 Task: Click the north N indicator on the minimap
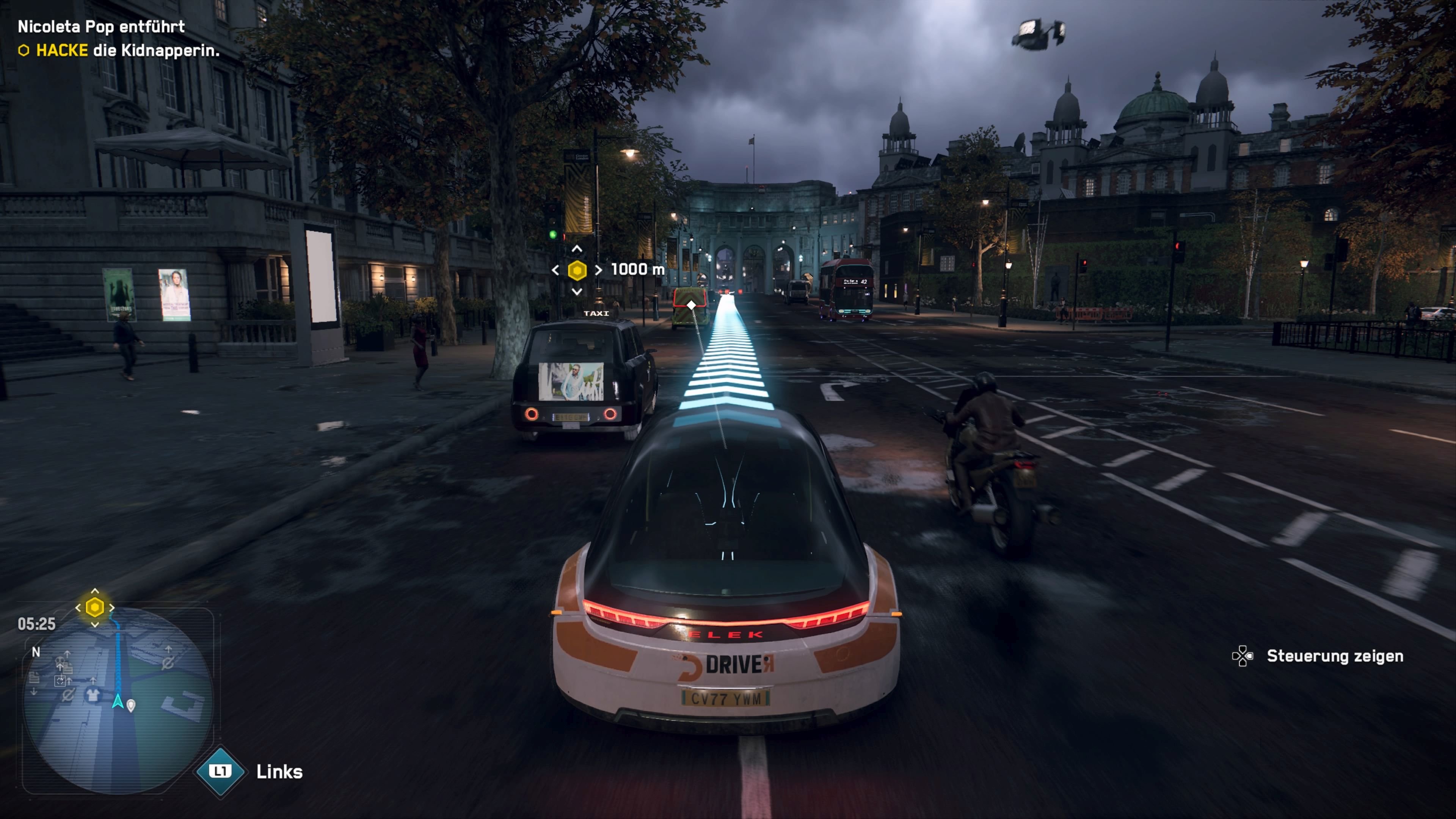(x=36, y=652)
